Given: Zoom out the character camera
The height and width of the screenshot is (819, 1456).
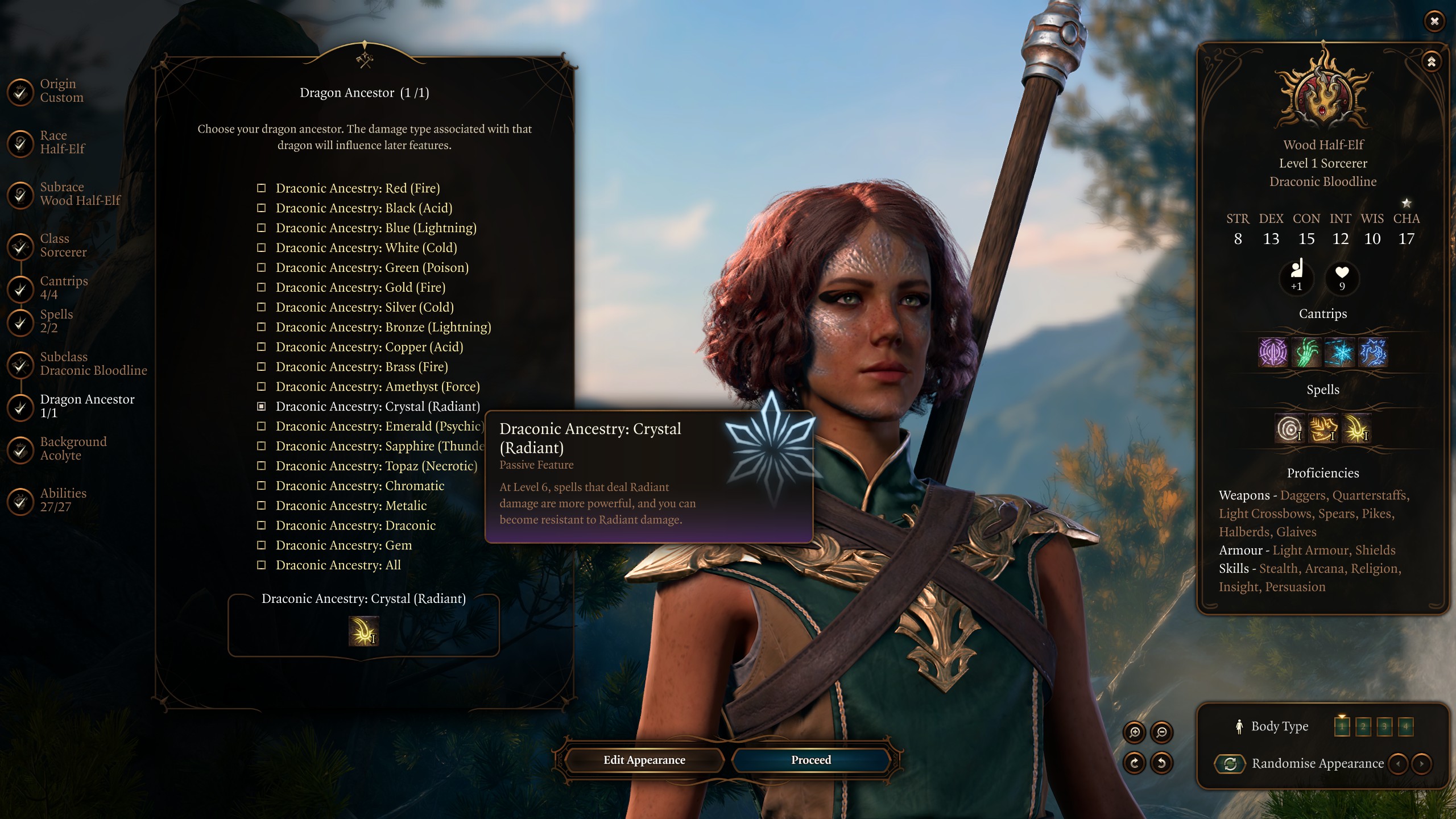Looking at the screenshot, I should [1161, 733].
